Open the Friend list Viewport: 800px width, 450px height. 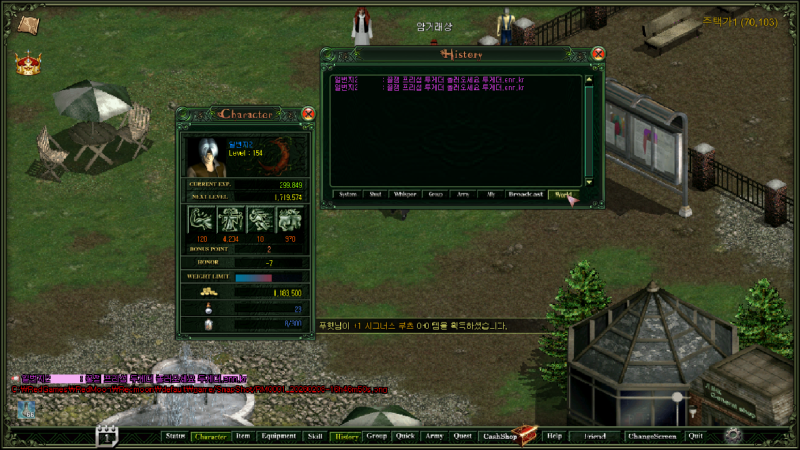595,436
